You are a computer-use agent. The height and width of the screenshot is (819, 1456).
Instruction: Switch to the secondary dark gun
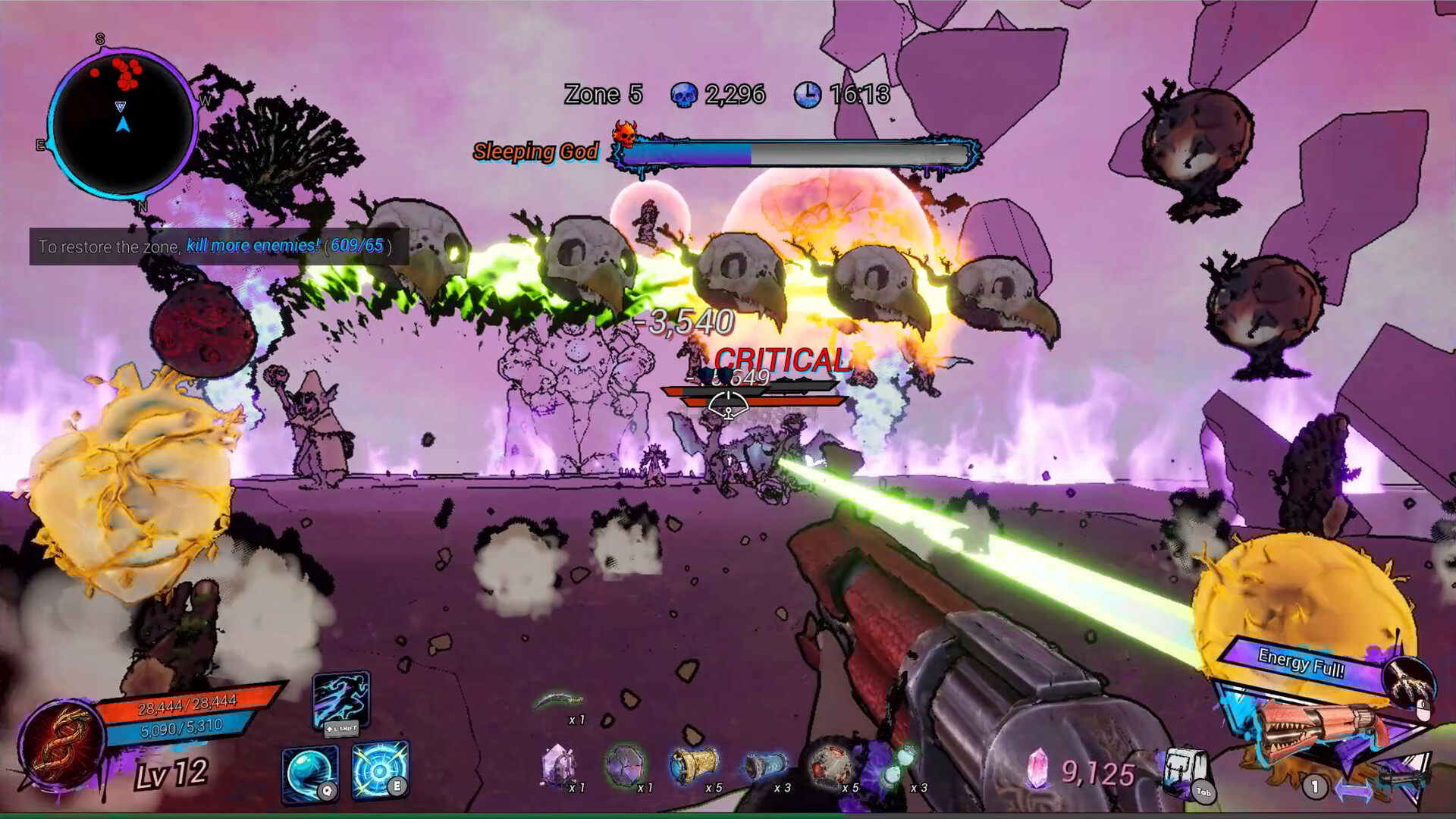point(1401,777)
